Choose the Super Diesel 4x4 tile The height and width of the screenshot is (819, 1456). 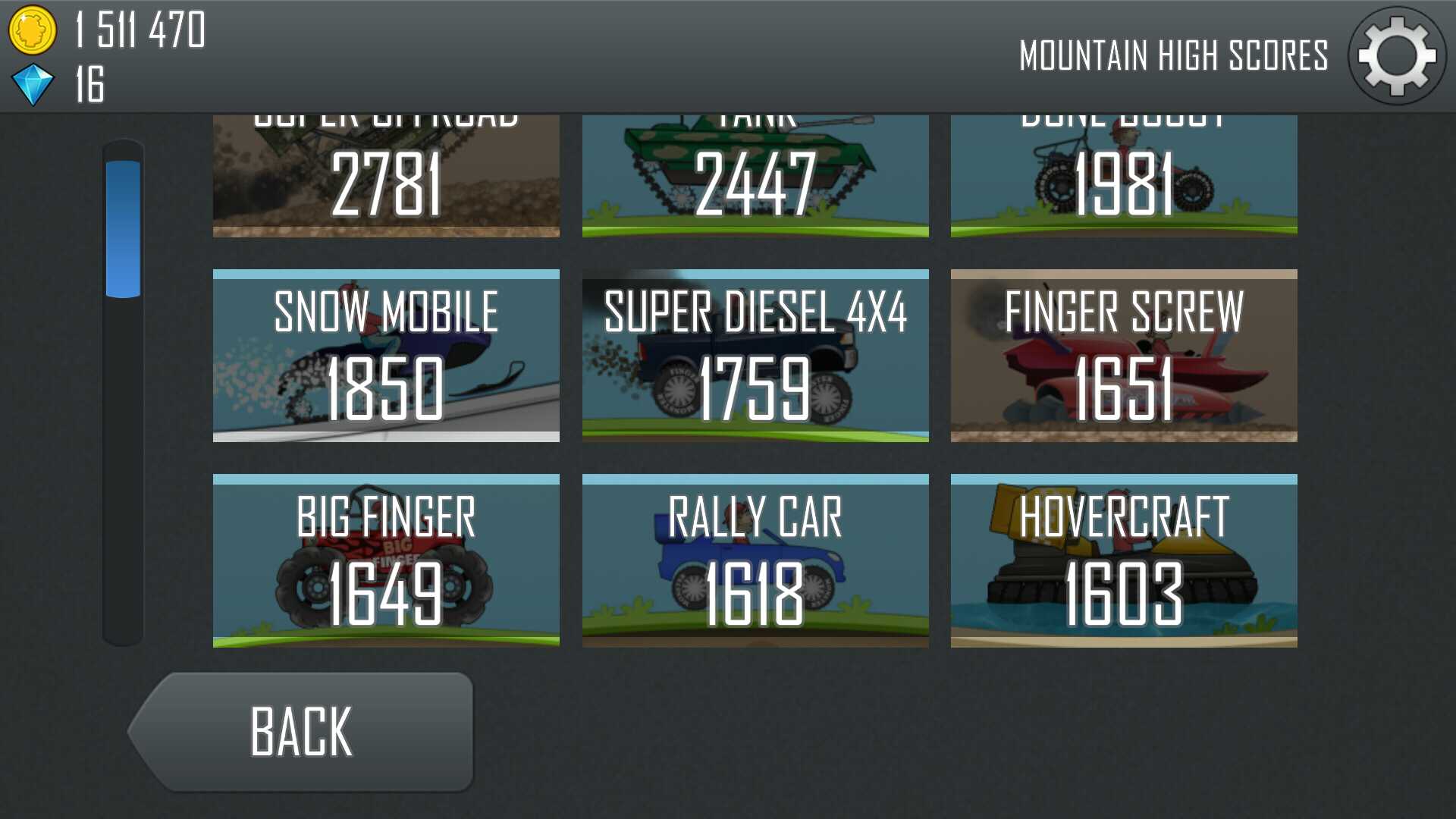[x=755, y=356]
